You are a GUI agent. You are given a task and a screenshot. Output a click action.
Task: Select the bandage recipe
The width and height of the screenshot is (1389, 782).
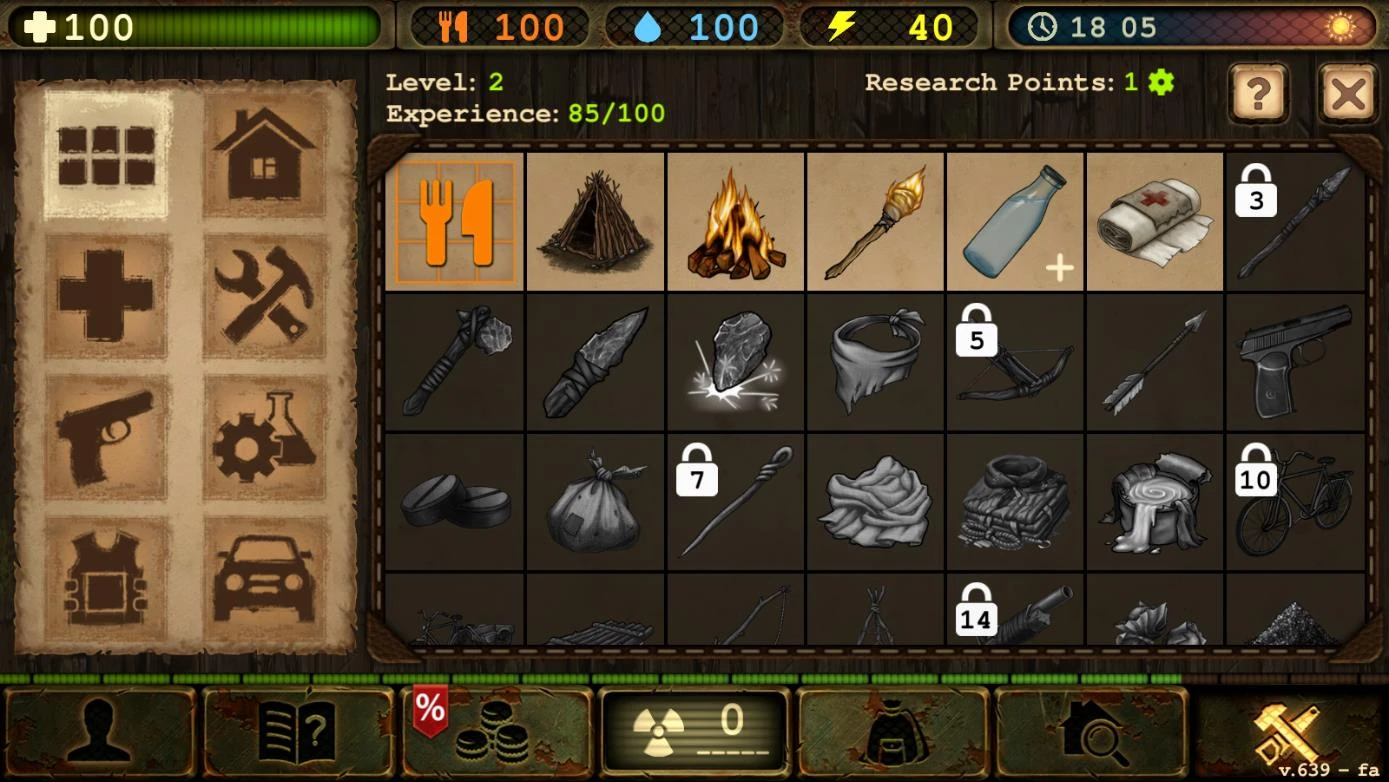tap(1154, 220)
